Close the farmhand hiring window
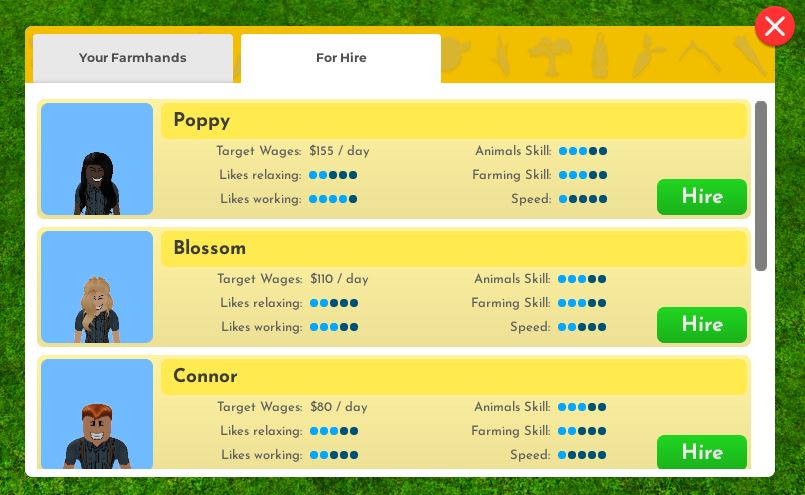This screenshot has height=495, width=805. (x=774, y=27)
